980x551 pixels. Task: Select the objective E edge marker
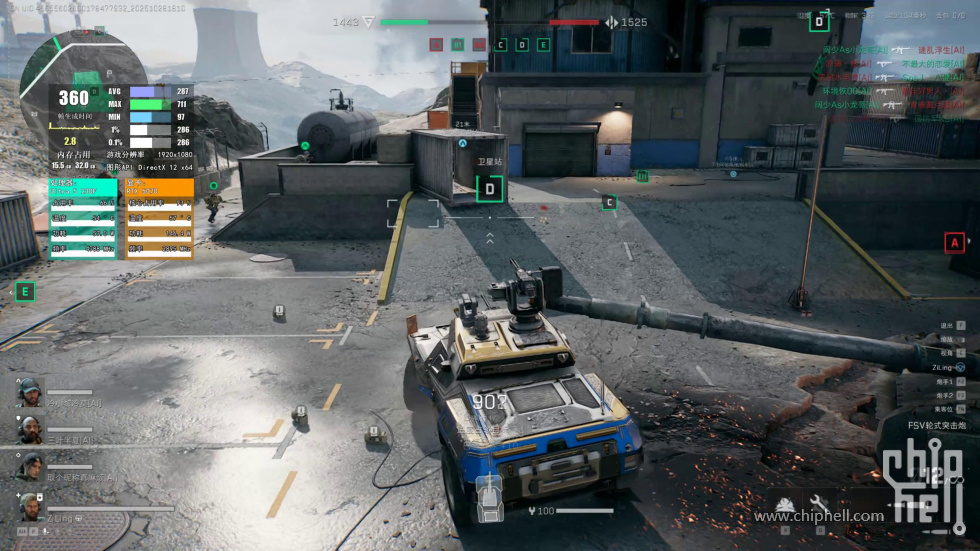pos(25,292)
